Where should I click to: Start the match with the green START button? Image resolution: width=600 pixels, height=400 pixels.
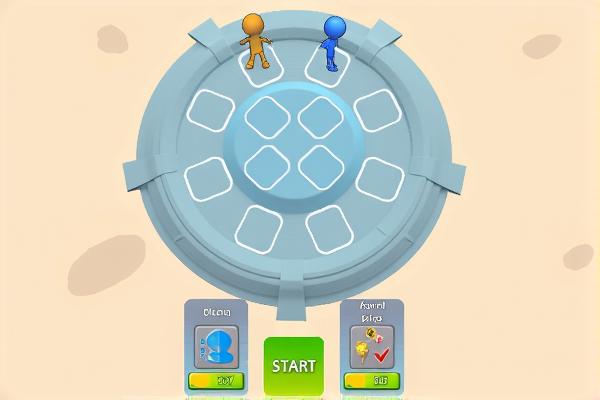[294, 365]
